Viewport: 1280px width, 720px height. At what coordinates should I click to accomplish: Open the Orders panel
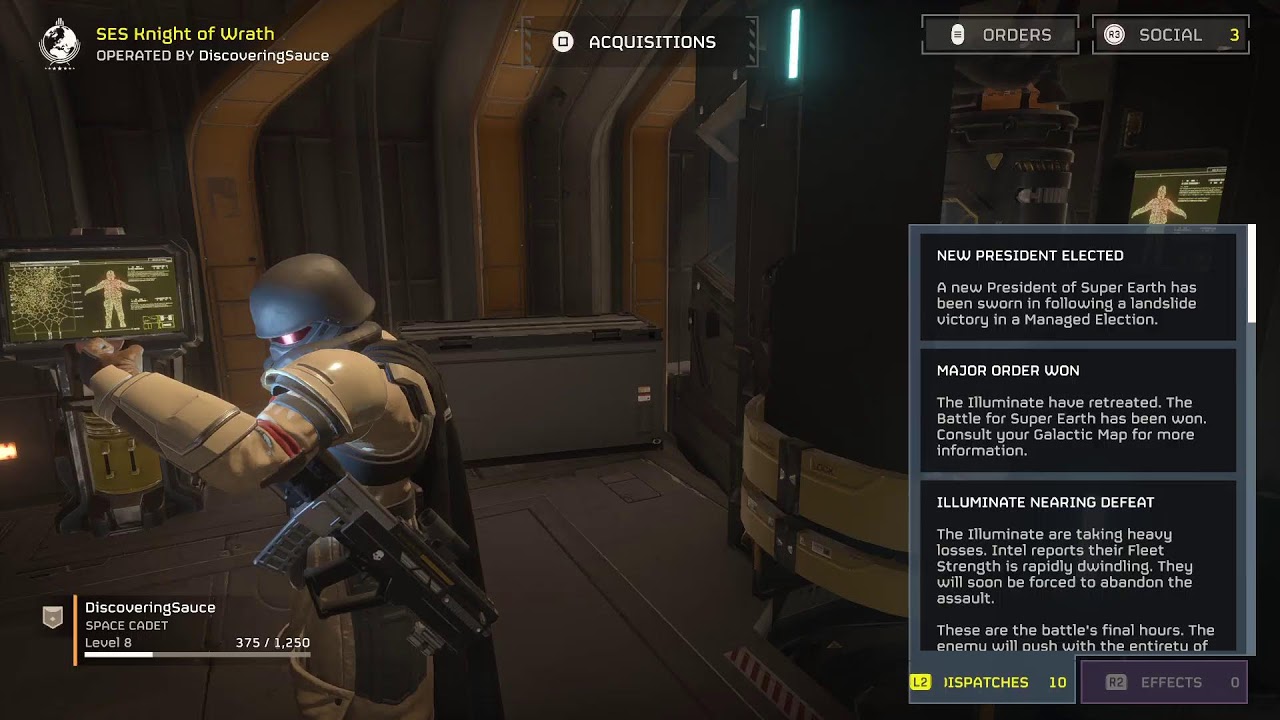point(999,35)
